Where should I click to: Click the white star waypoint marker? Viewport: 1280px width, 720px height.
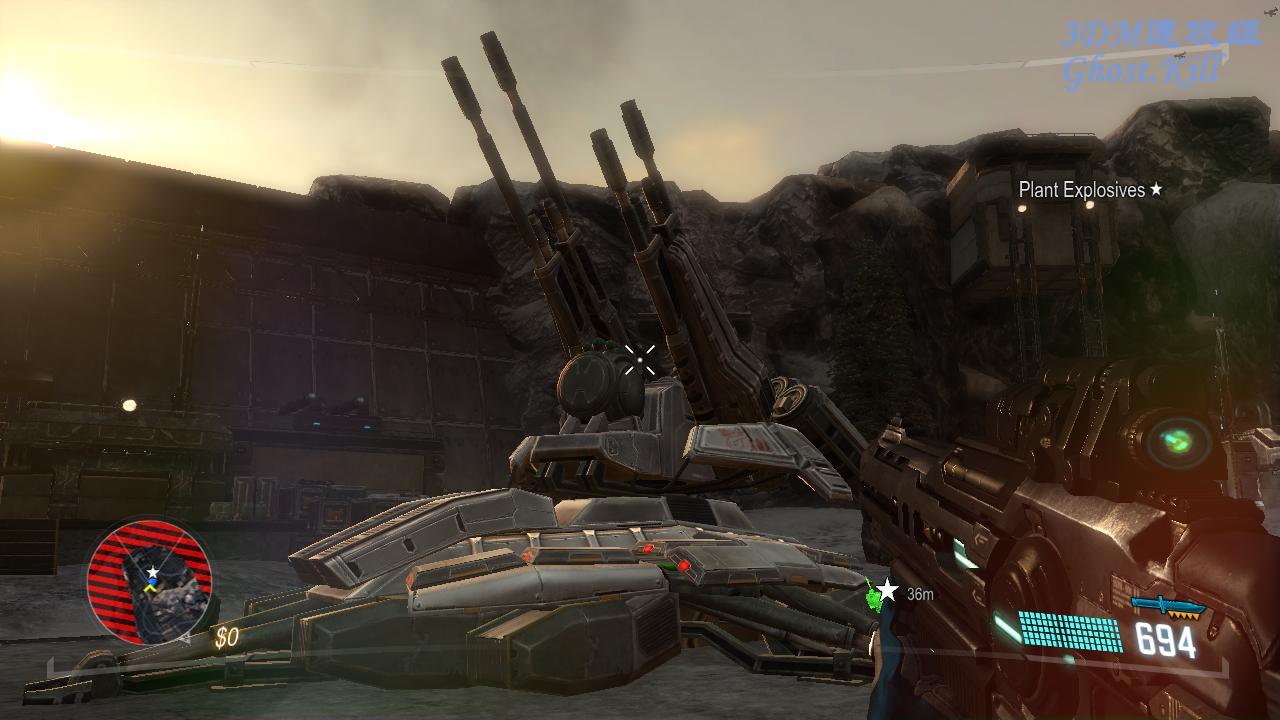pyautogui.click(x=887, y=592)
